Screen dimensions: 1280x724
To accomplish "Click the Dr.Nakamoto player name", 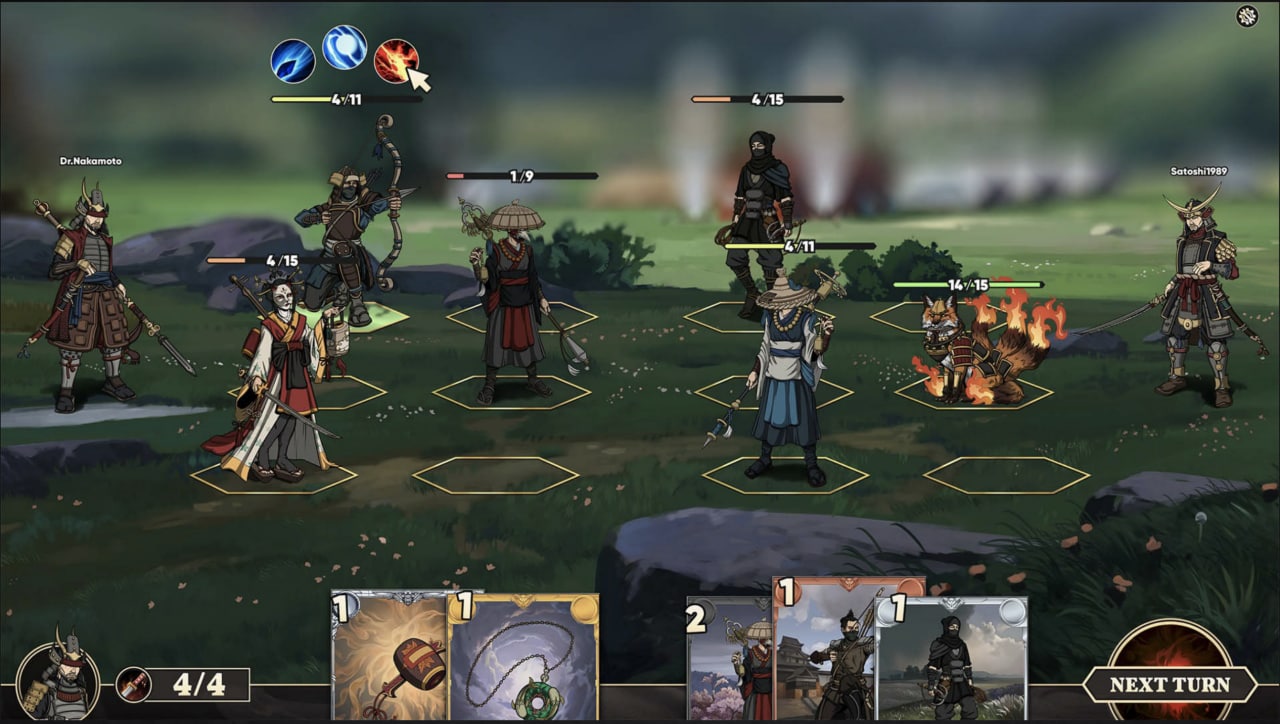I will (89, 160).
